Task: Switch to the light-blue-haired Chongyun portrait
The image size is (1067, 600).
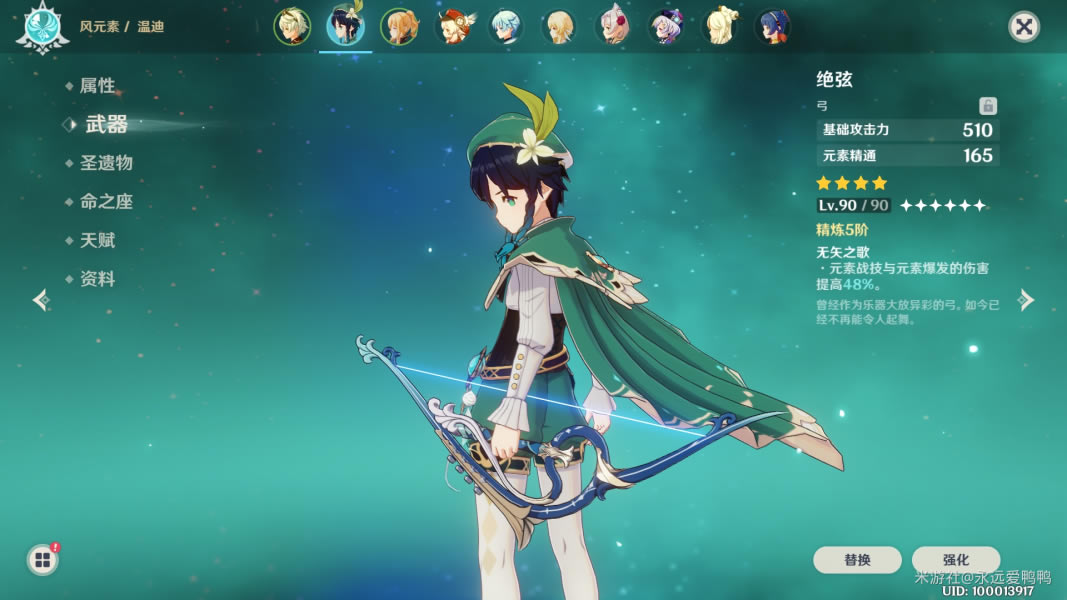Action: (x=506, y=27)
